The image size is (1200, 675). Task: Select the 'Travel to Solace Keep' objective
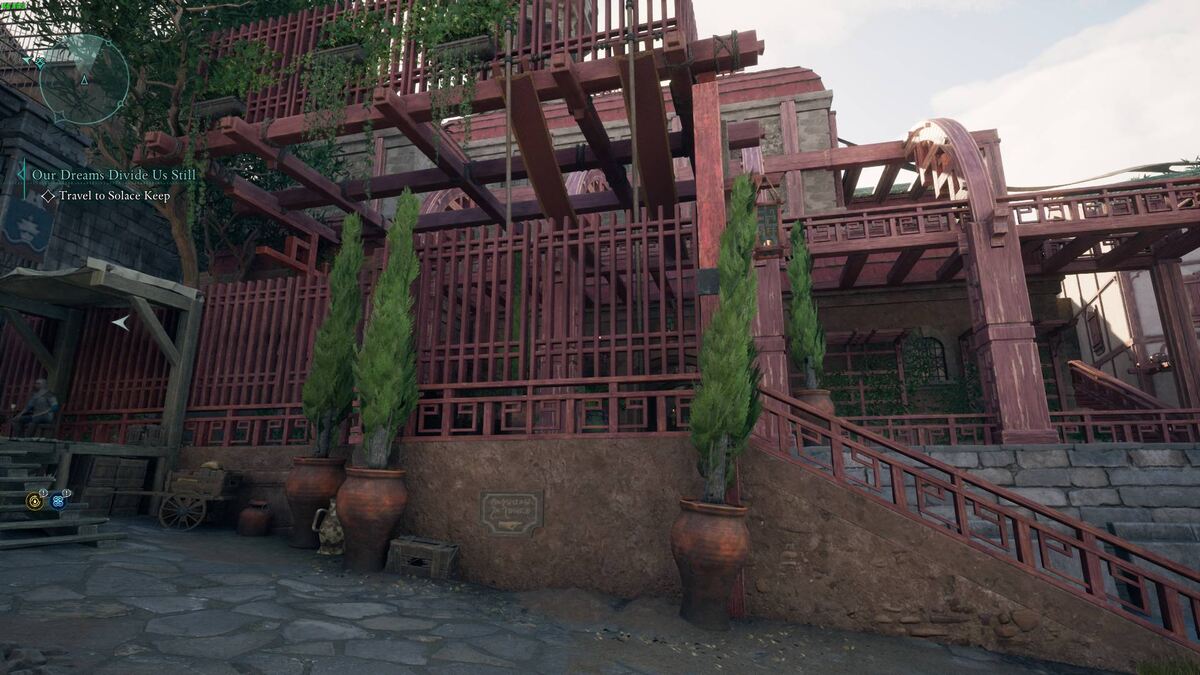114,196
